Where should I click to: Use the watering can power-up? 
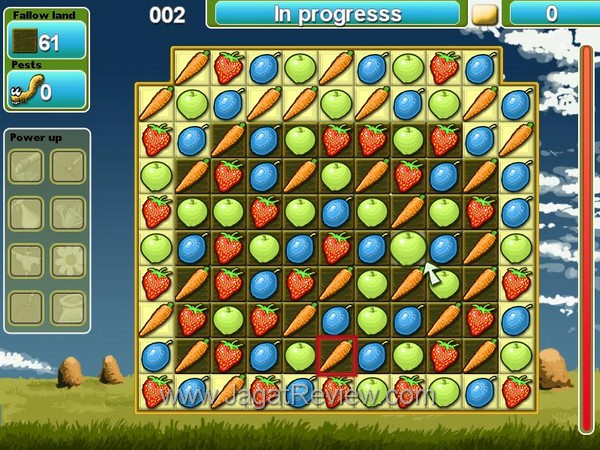[69, 212]
